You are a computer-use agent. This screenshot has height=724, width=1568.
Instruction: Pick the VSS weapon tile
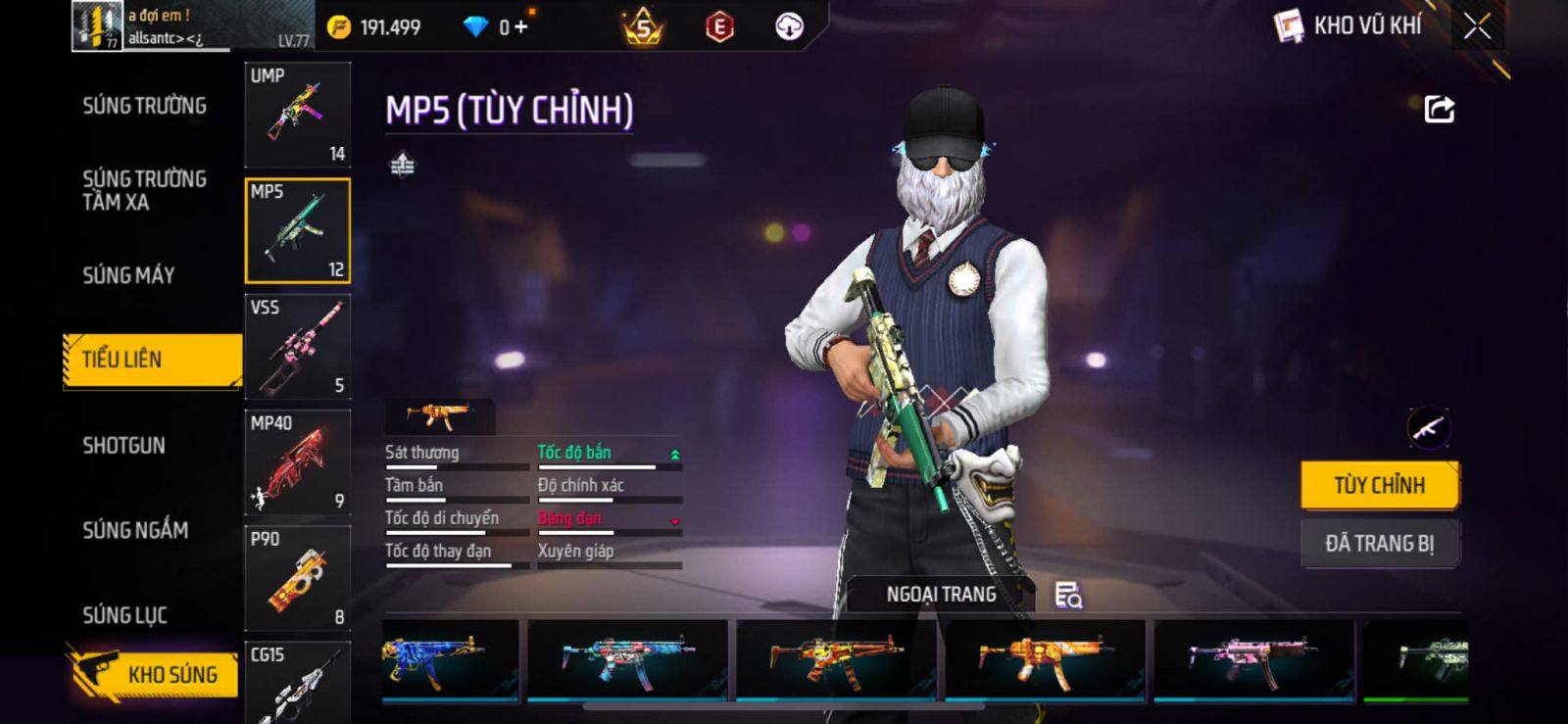(297, 346)
